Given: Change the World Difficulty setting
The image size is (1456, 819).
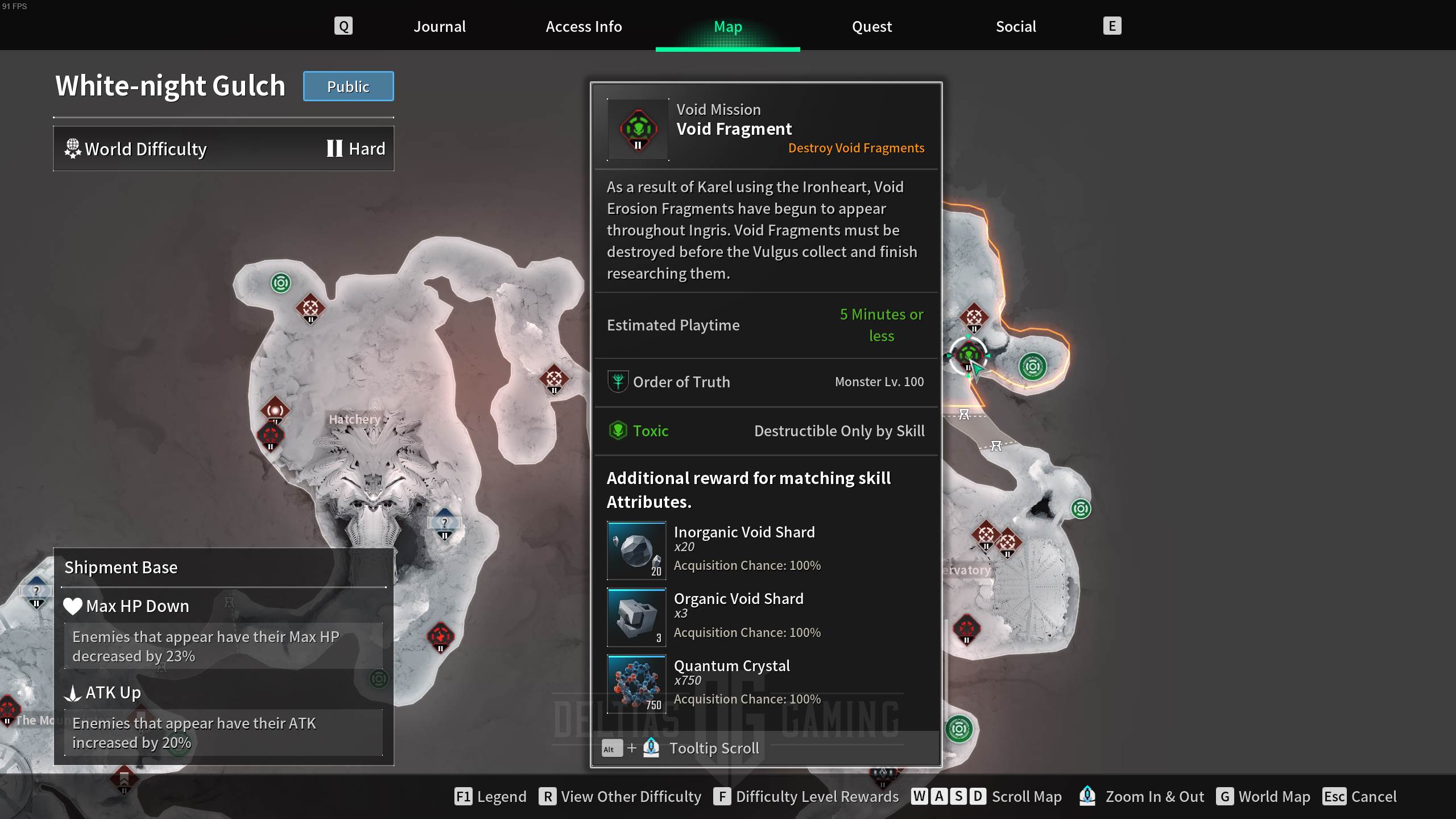Looking at the screenshot, I should (224, 149).
